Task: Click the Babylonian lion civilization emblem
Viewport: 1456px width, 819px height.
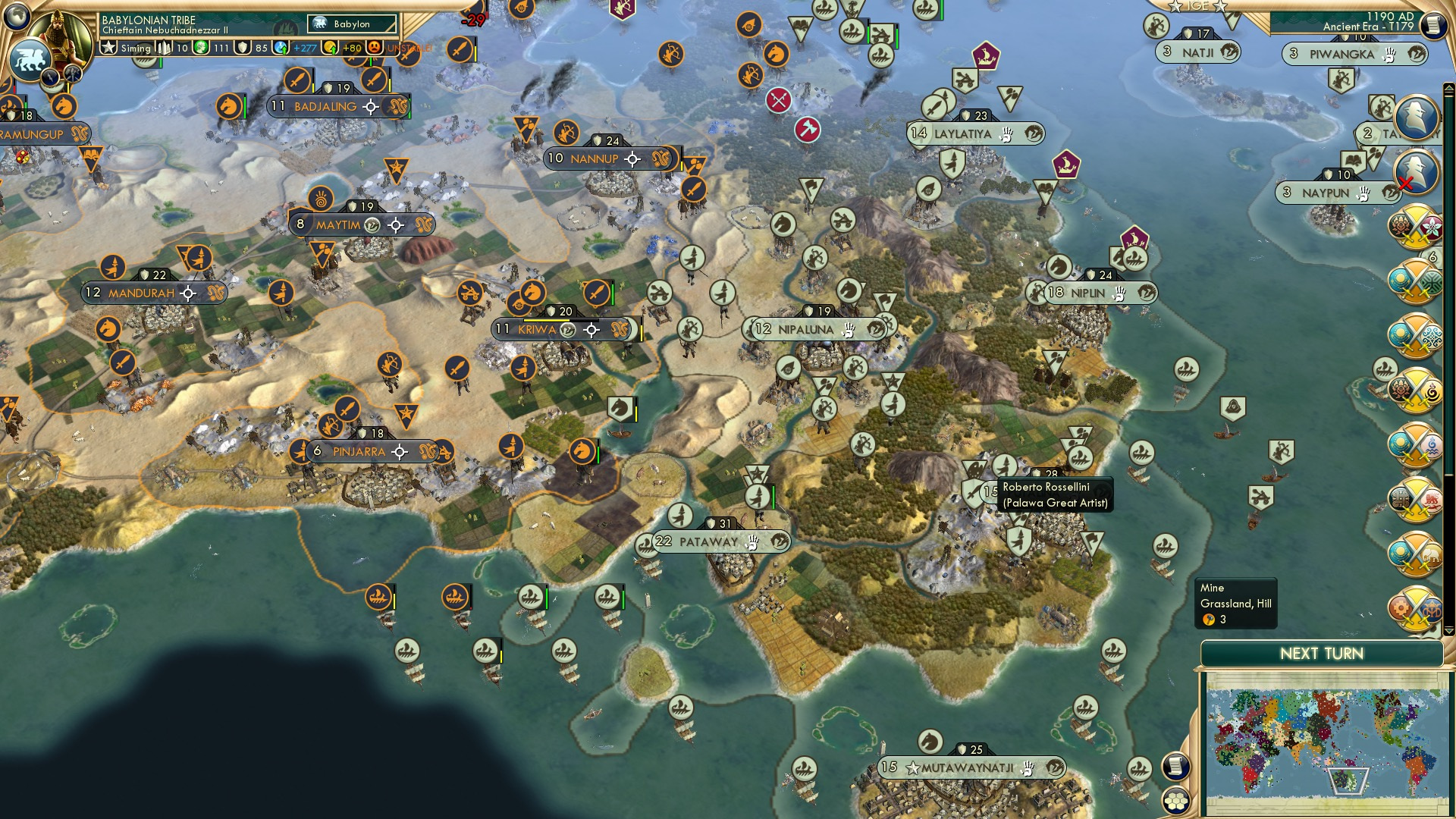Action: [30, 58]
